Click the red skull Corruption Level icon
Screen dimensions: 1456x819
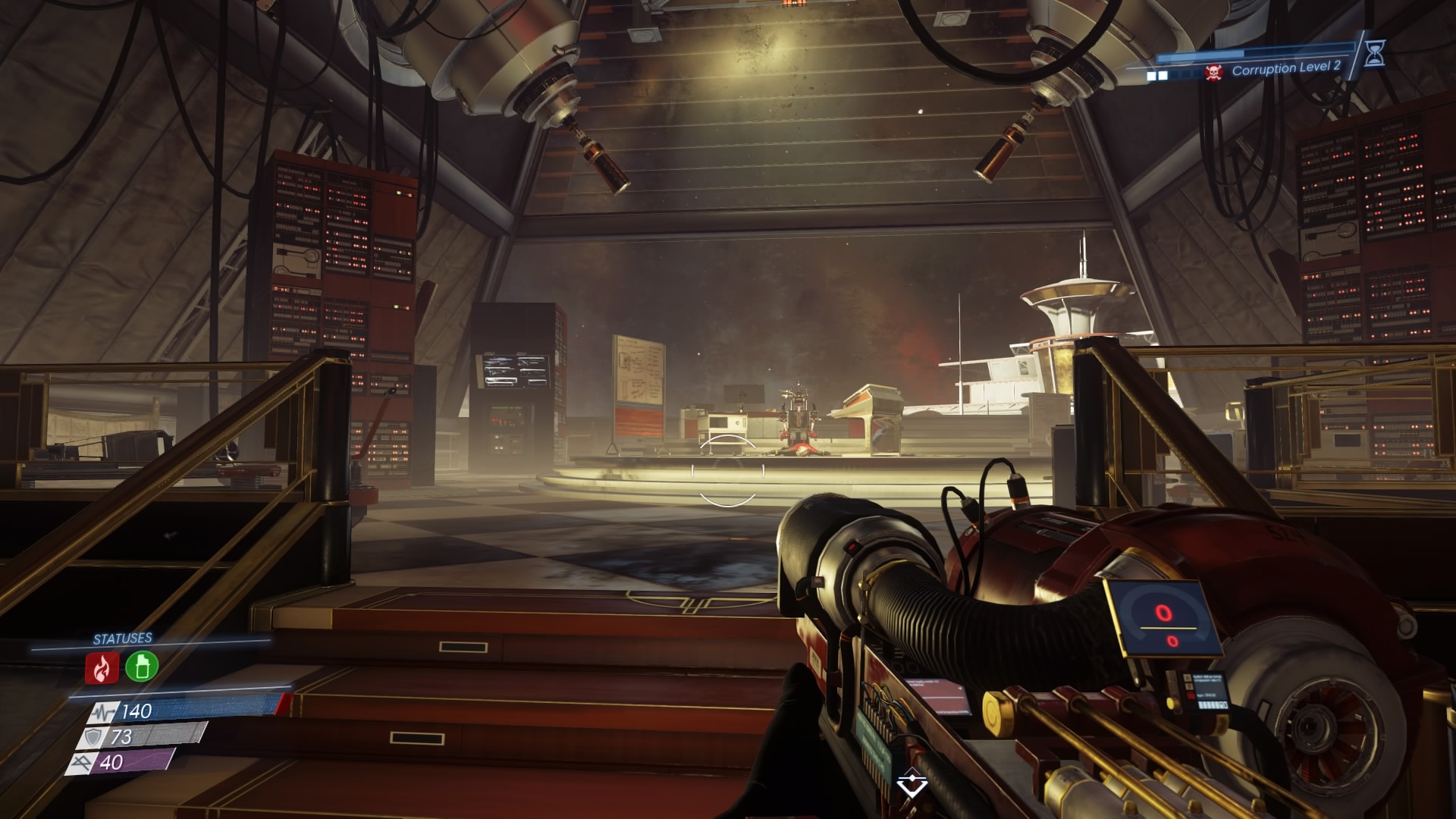coord(1214,73)
